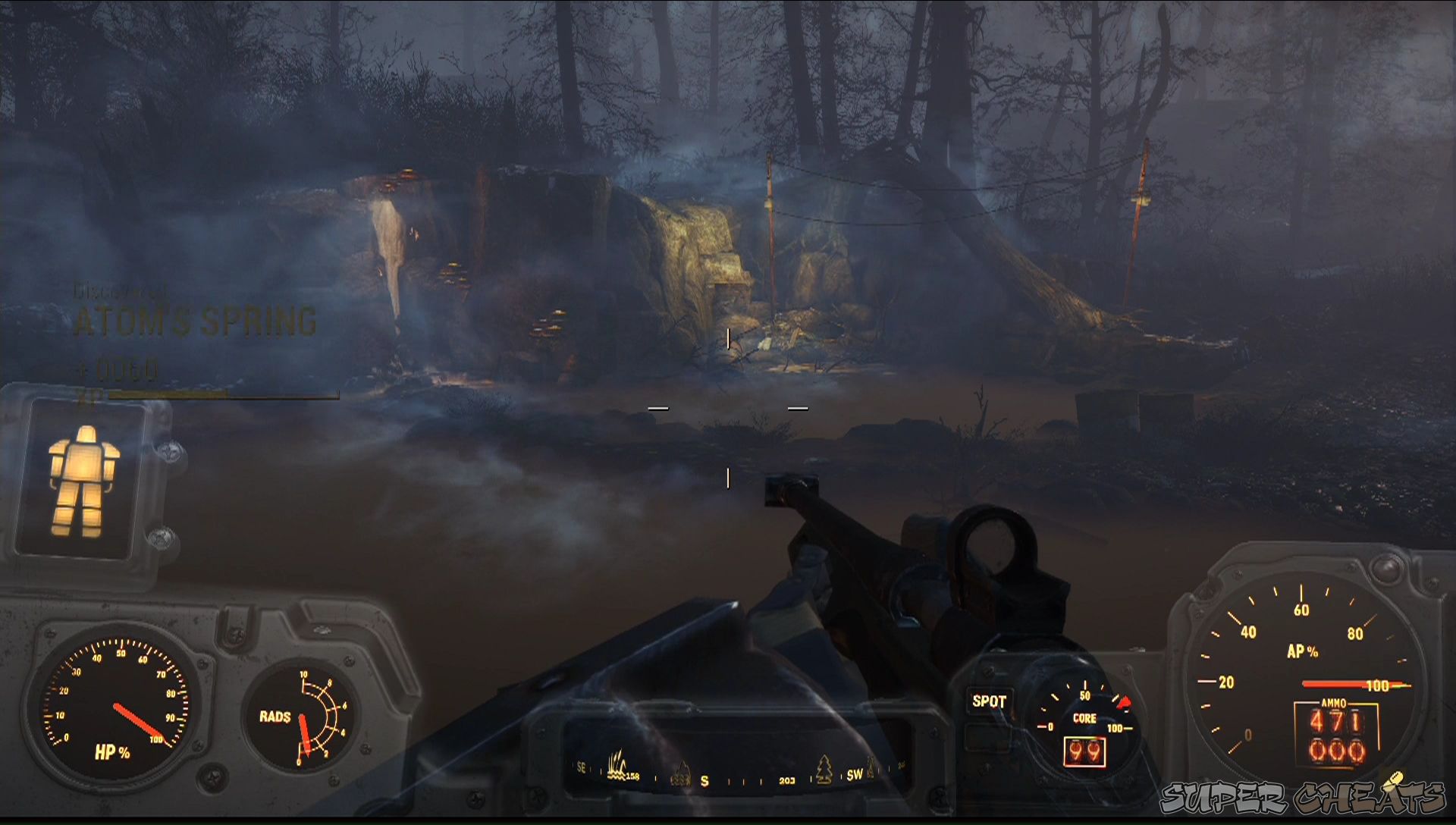Click the marsh location marker on the compass
Image resolution: width=1456 pixels, height=825 pixels.
coord(616,766)
